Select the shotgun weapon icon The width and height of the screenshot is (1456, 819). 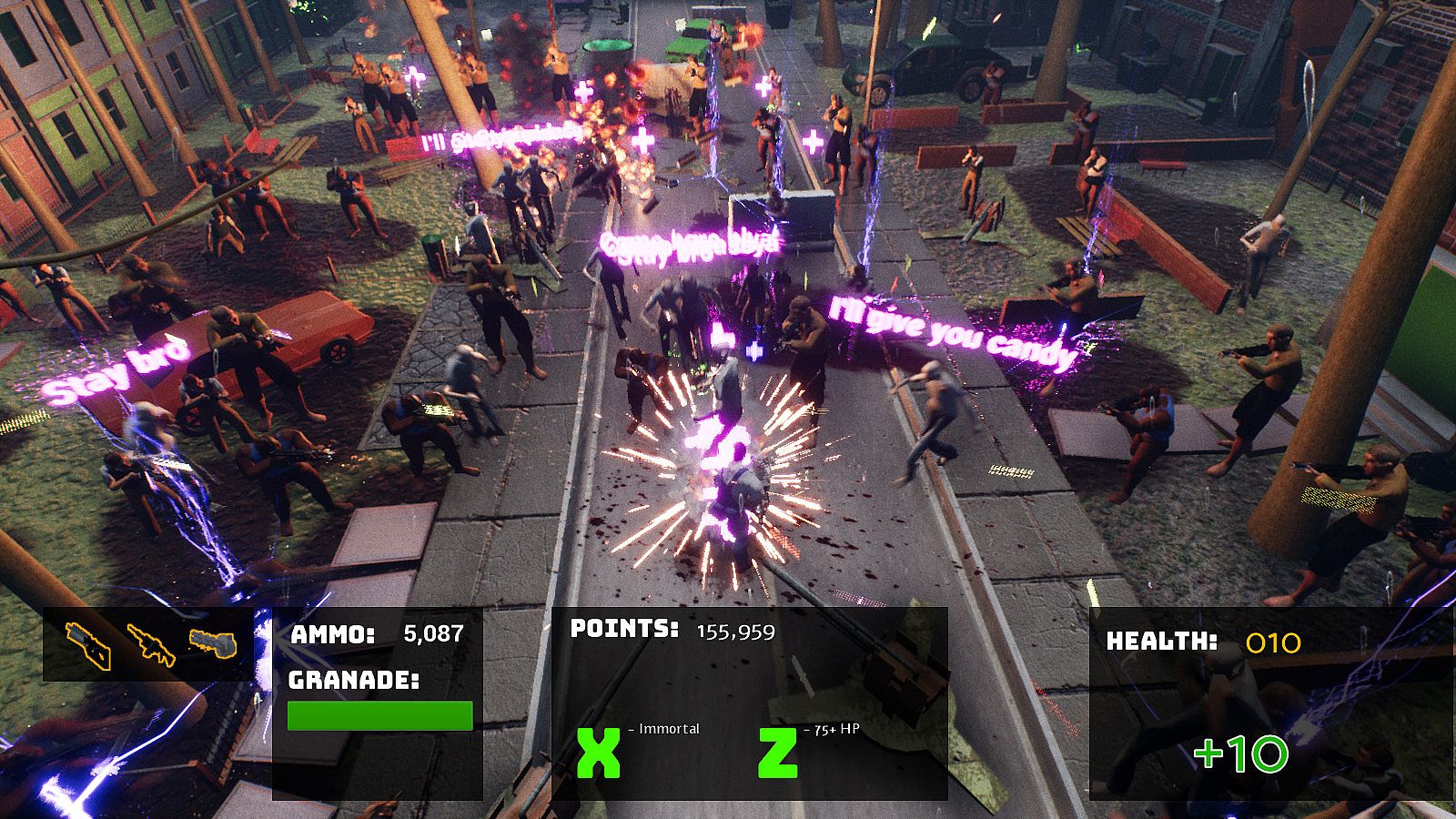pyautogui.click(x=88, y=644)
